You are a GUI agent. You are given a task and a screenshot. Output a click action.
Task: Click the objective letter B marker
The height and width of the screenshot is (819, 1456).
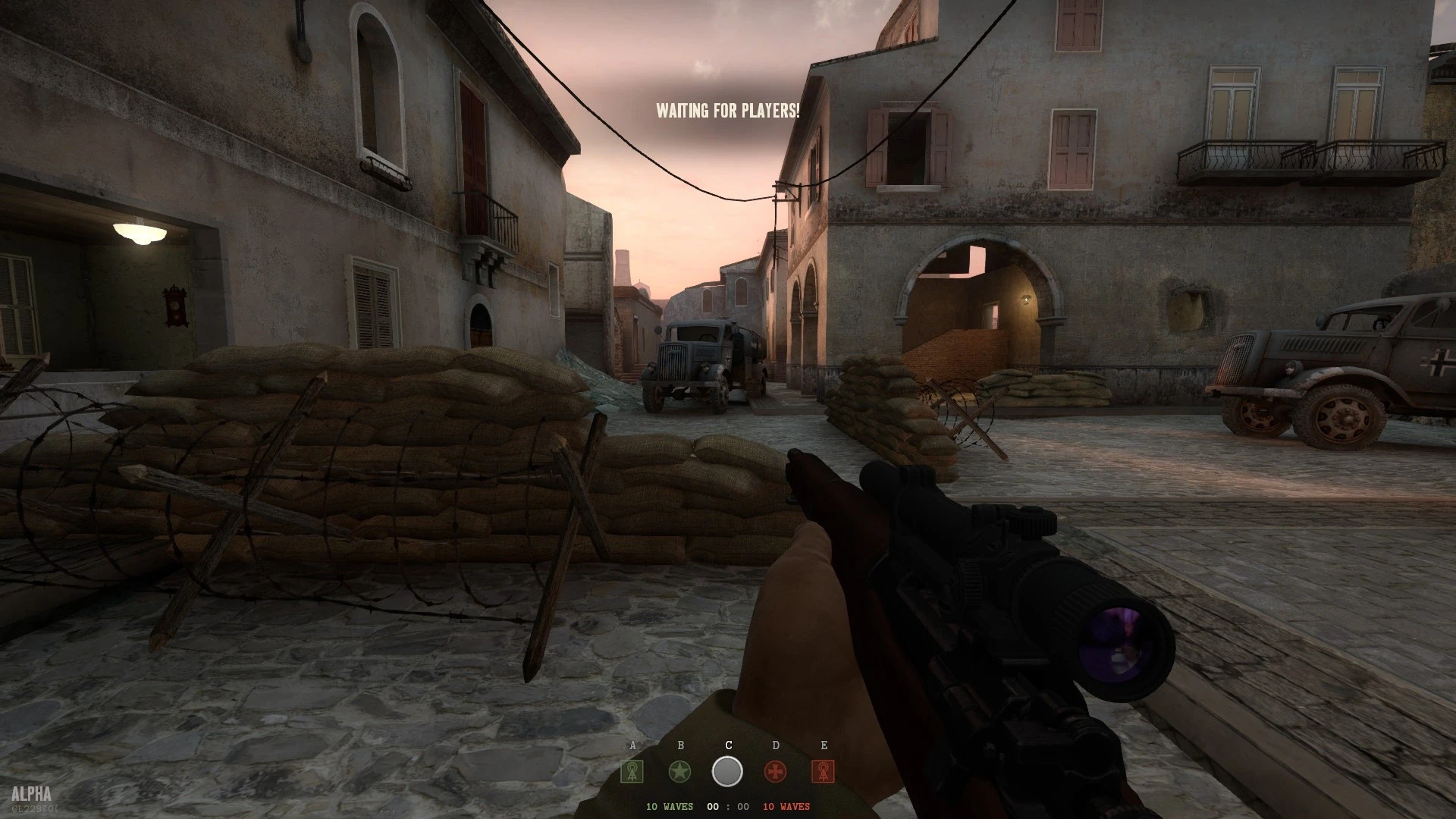[x=680, y=745]
